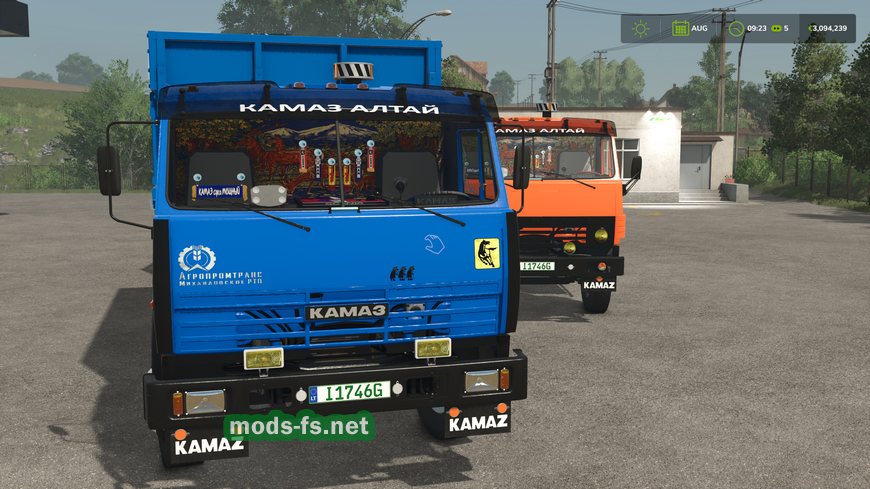Click the sunny weather forecast icon
Screen dimensions: 870x489
640,29
